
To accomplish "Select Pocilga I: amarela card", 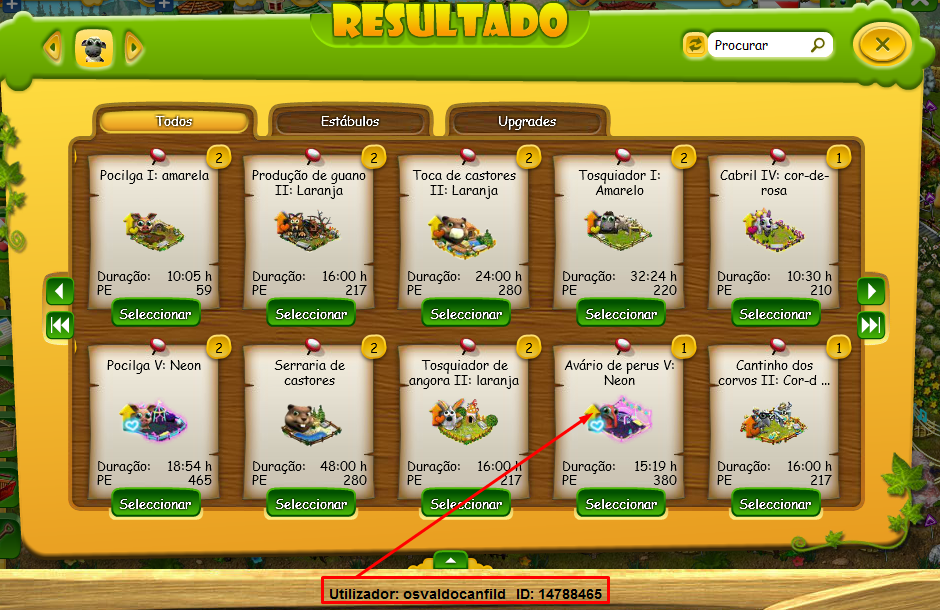I will click(x=155, y=314).
